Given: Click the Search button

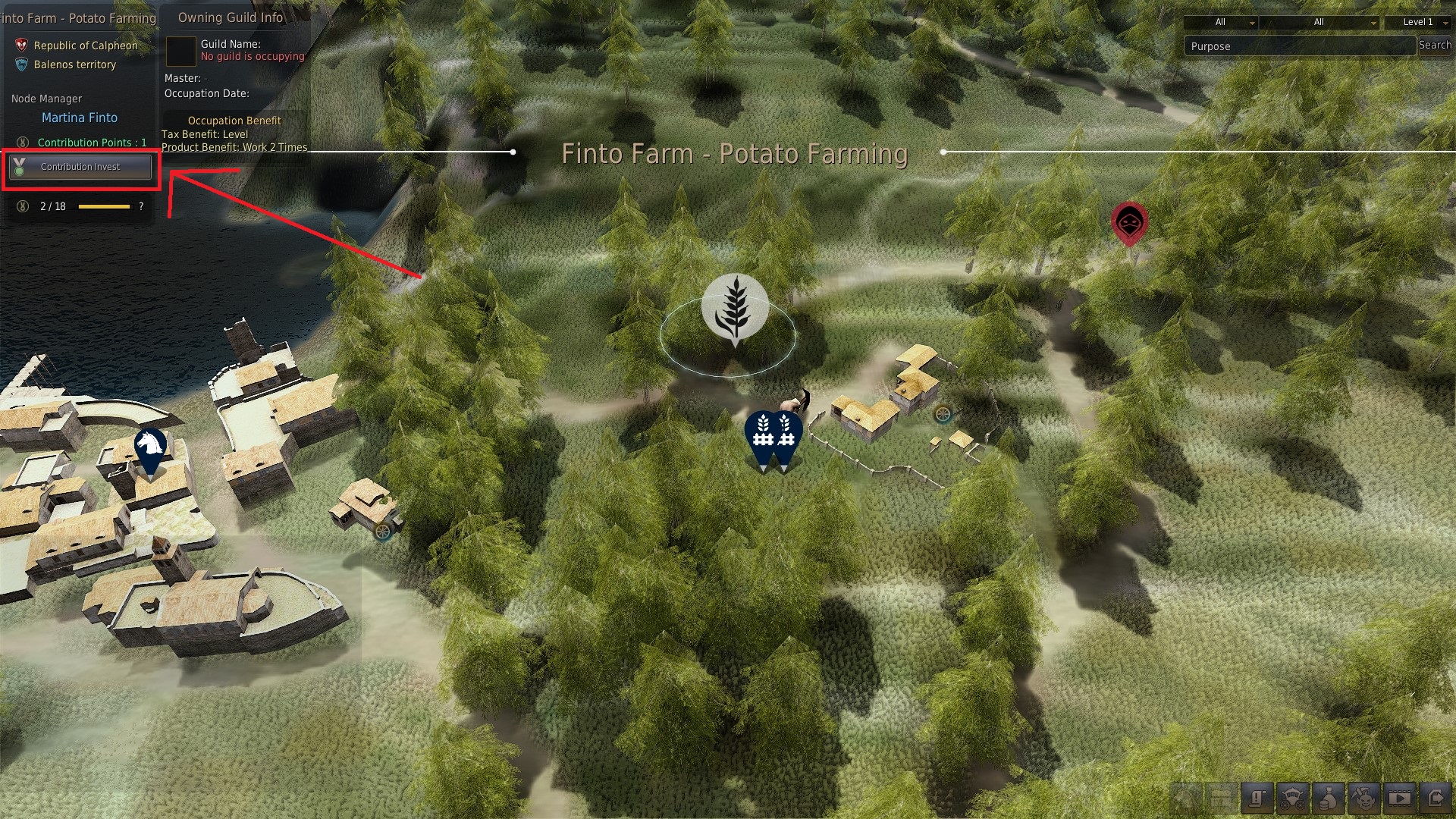Looking at the screenshot, I should click(x=1435, y=45).
